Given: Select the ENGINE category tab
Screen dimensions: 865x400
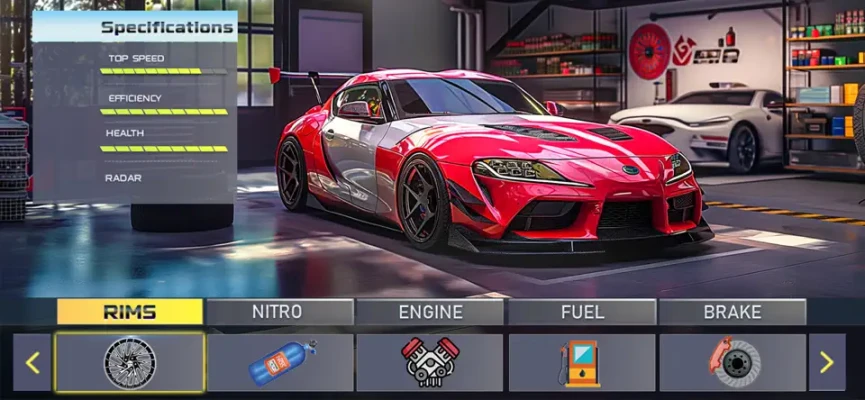Looking at the screenshot, I should click(430, 312).
